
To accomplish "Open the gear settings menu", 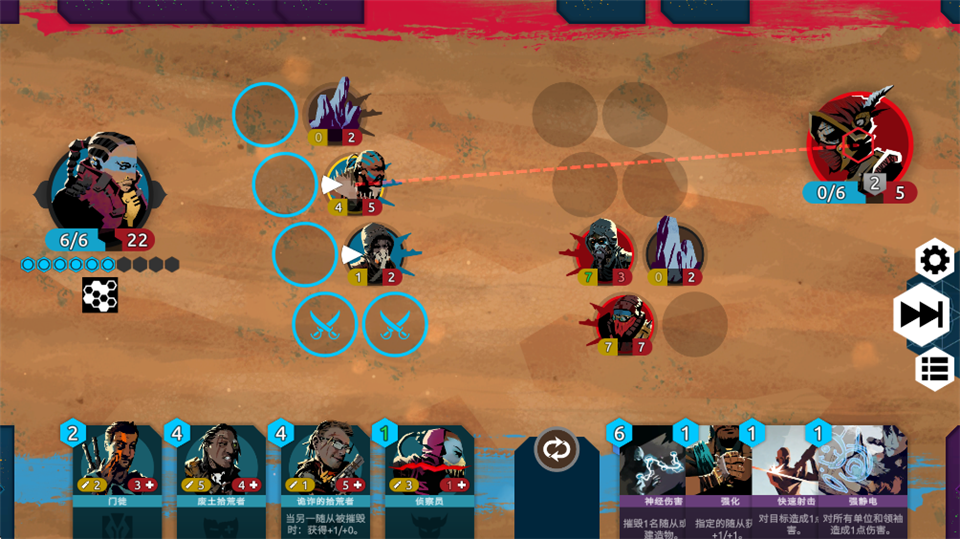I will pos(935,262).
